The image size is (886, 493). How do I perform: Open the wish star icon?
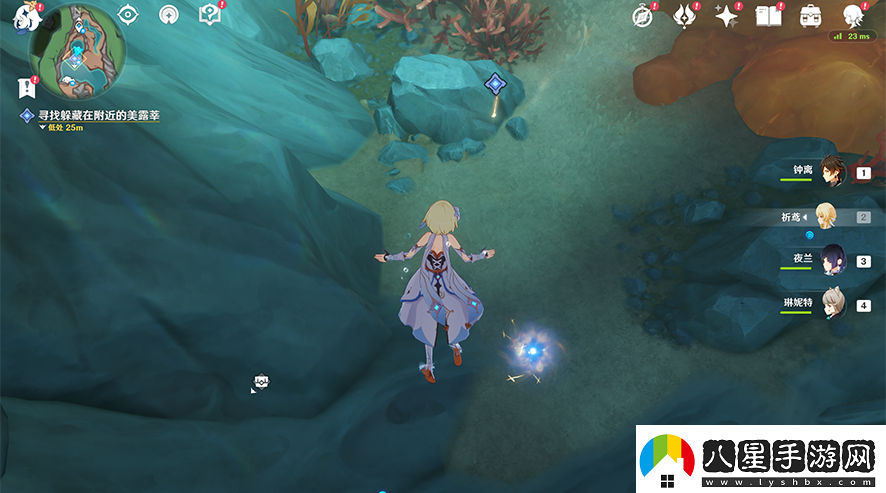tap(726, 16)
